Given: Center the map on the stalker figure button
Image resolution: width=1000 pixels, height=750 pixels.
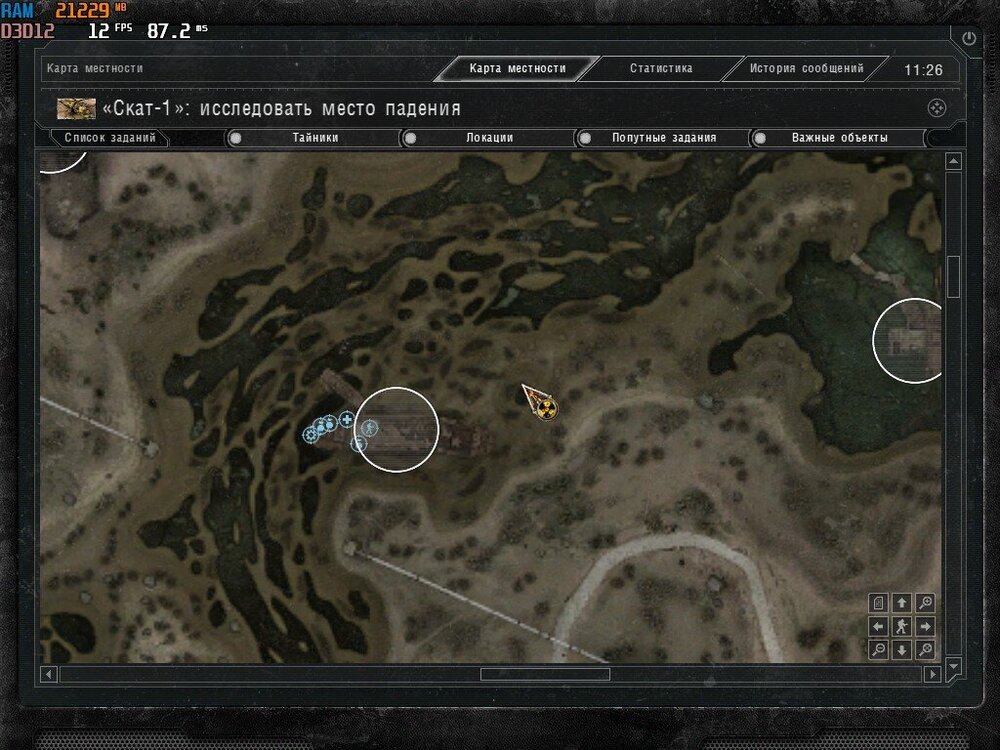Looking at the screenshot, I should [902, 627].
